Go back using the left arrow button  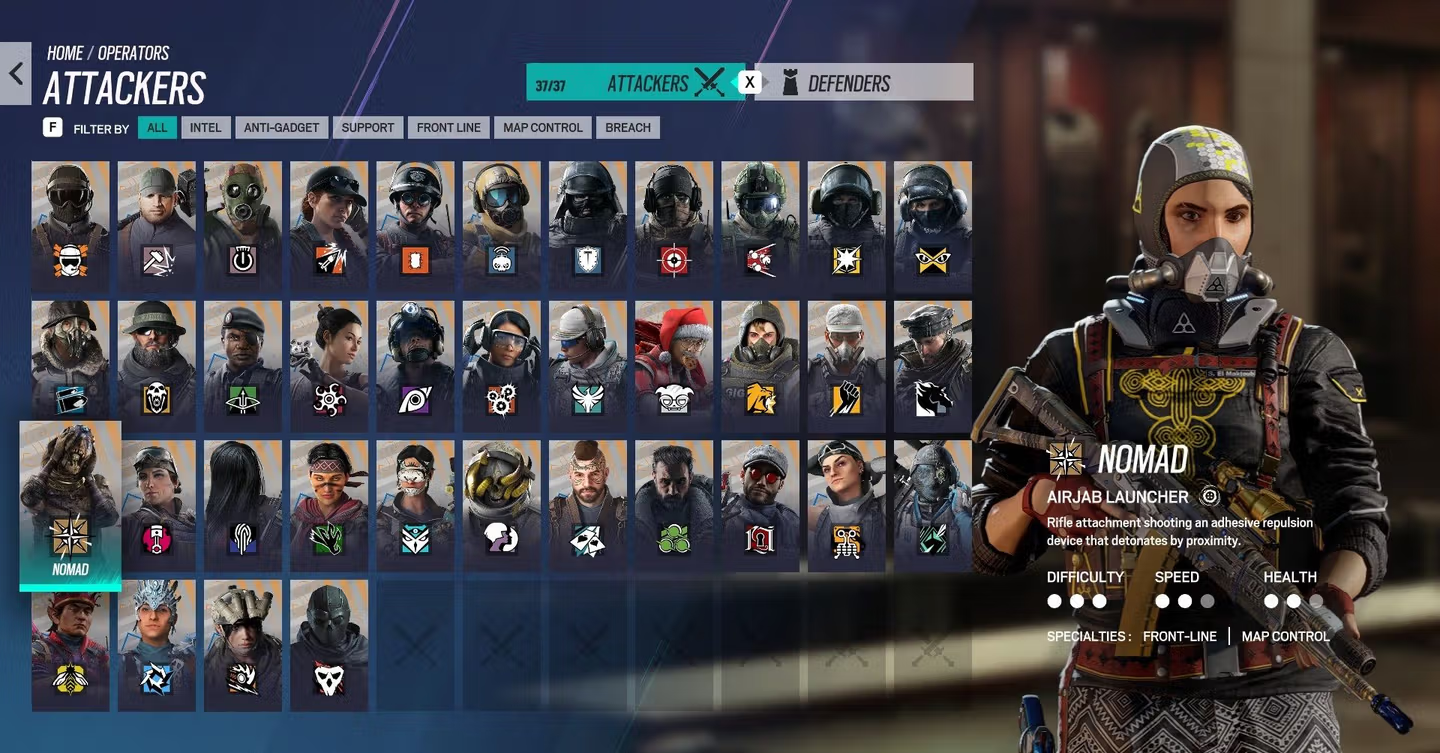(16, 74)
